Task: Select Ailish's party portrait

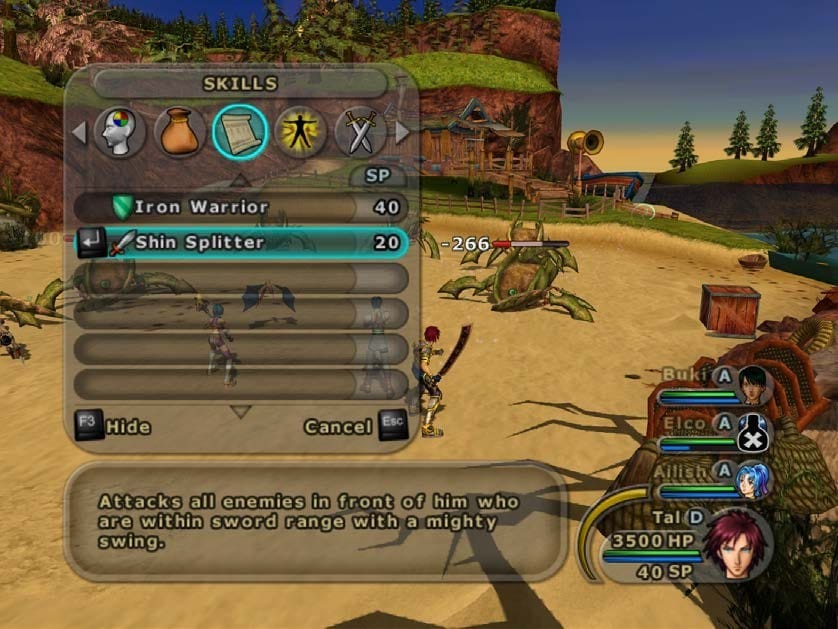Action: [754, 479]
